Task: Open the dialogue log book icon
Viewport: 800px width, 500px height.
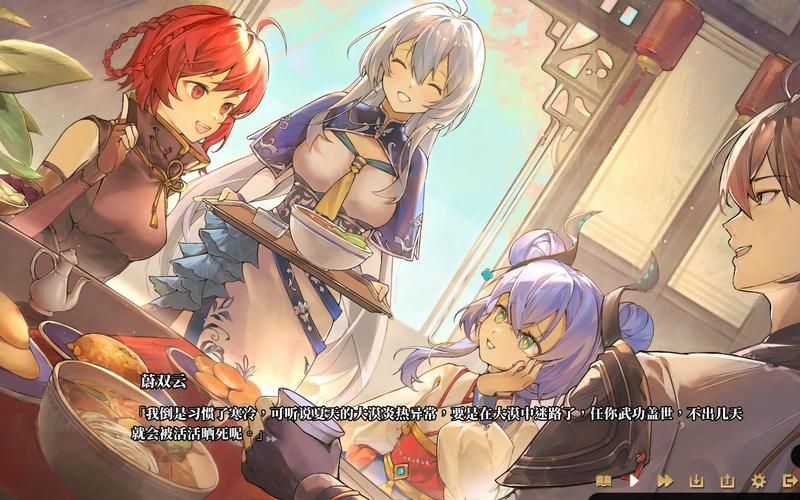Action: [x=603, y=481]
